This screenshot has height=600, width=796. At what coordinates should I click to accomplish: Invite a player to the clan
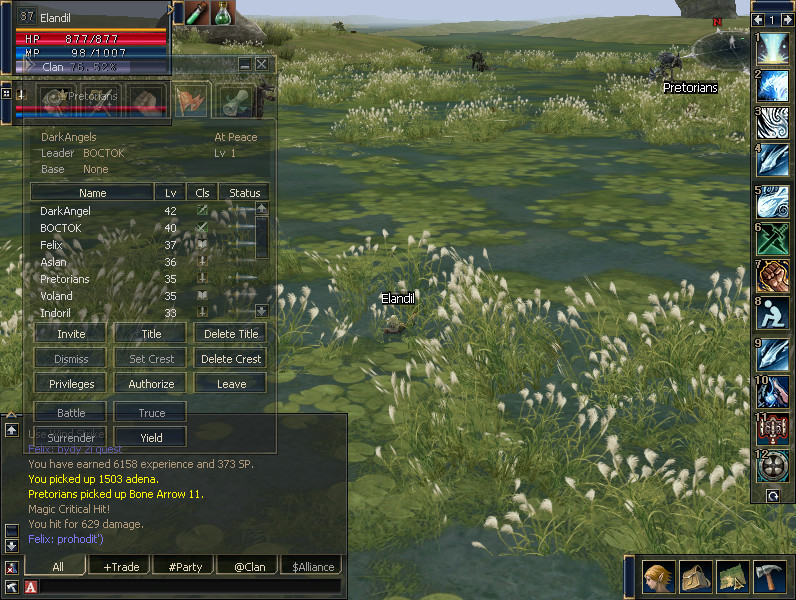pos(71,334)
